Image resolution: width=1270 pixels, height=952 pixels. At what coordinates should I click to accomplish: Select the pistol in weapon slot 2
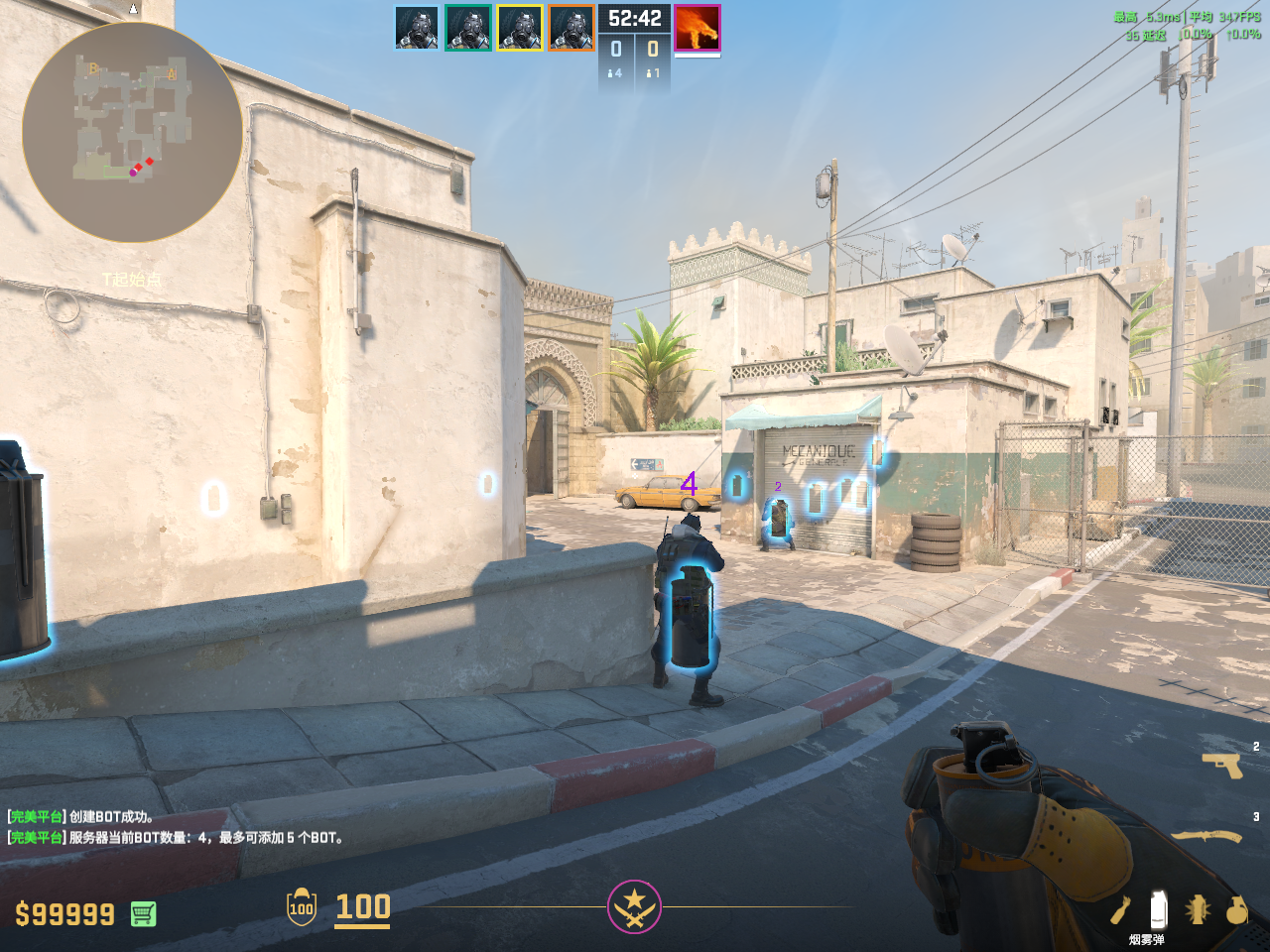click(x=1222, y=765)
